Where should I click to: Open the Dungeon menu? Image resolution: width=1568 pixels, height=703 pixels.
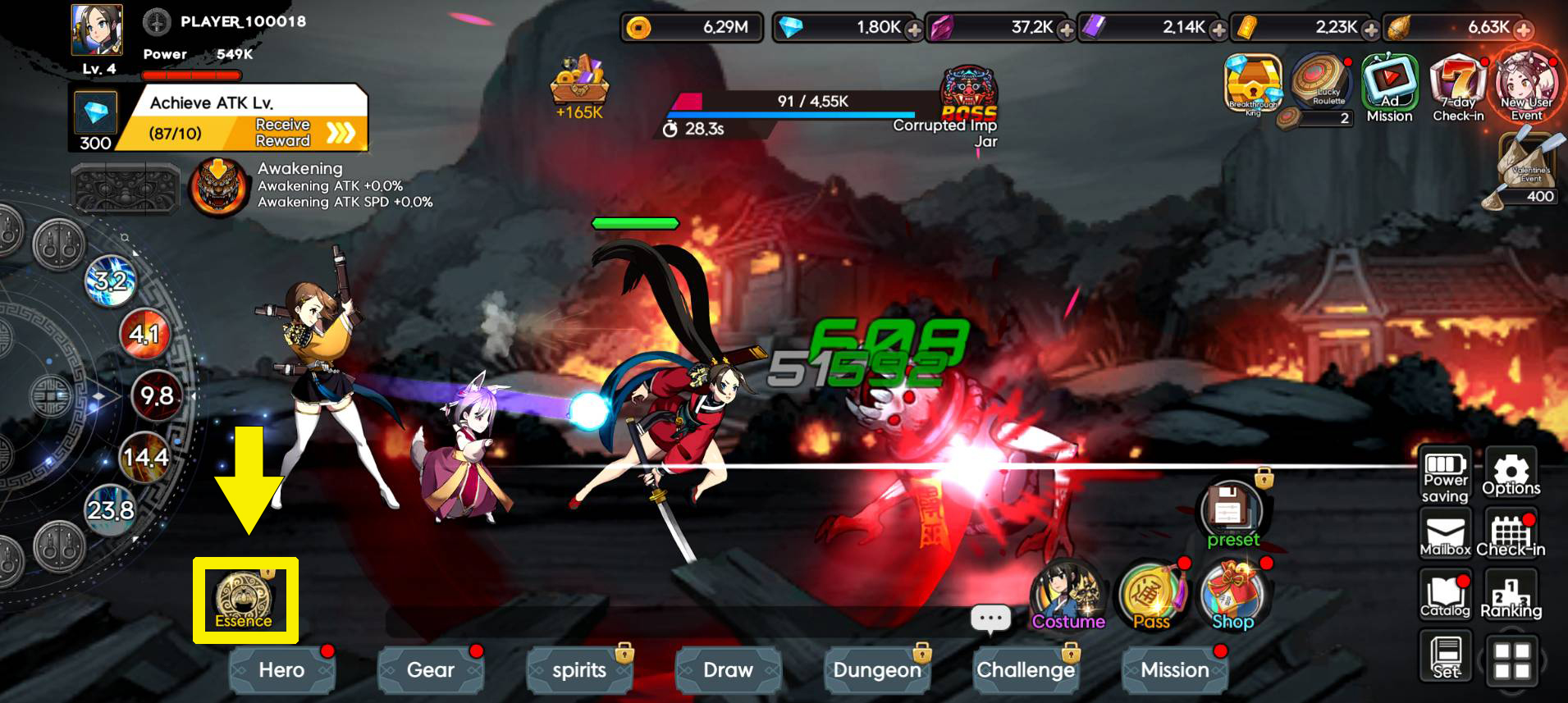pyautogui.click(x=877, y=669)
